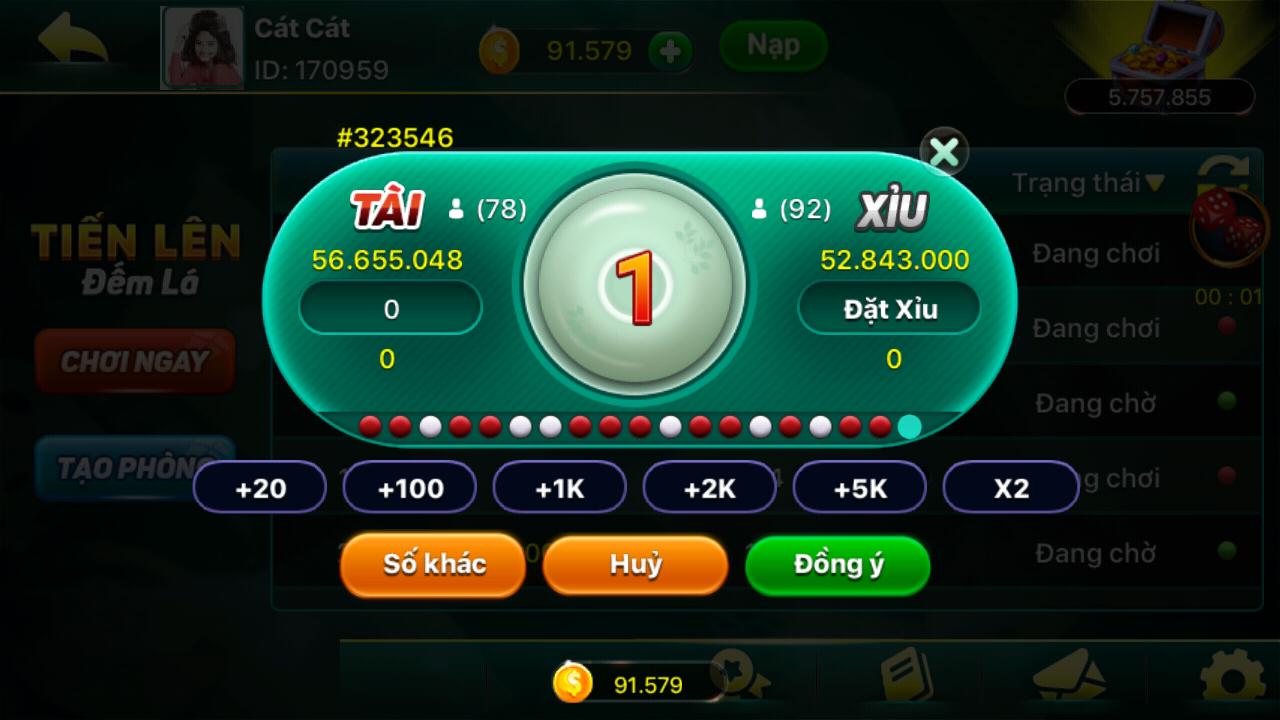The width and height of the screenshot is (1280, 720).
Task: Tap the red dice icon
Action: pyautogui.click(x=1227, y=223)
